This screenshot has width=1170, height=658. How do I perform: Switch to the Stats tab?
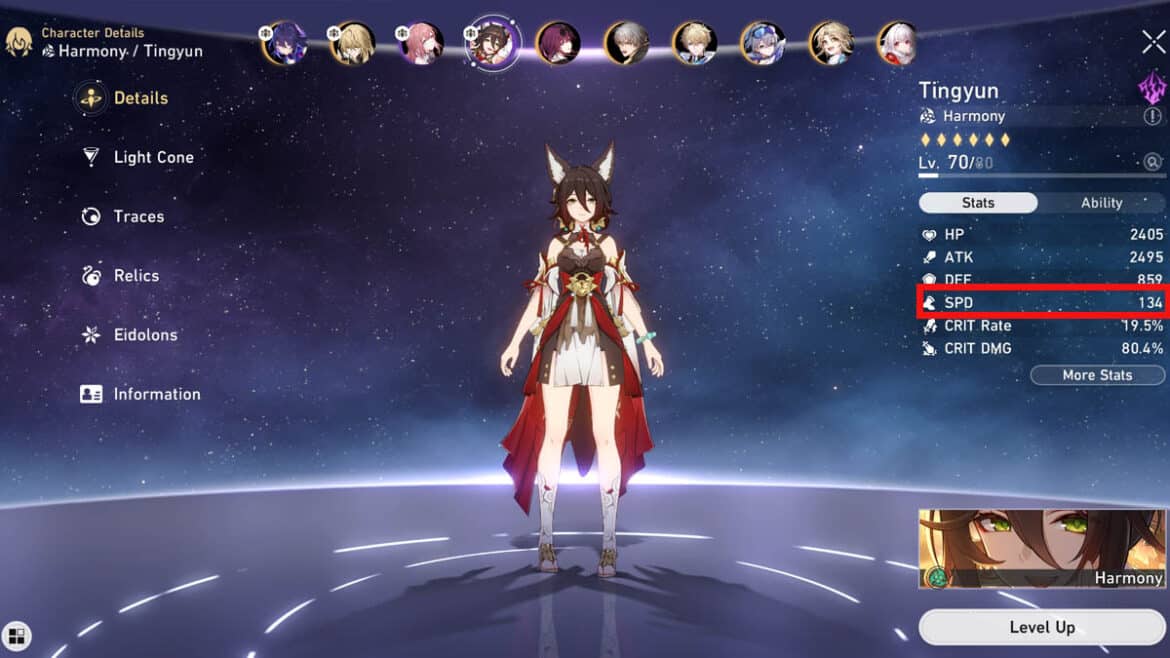978,203
